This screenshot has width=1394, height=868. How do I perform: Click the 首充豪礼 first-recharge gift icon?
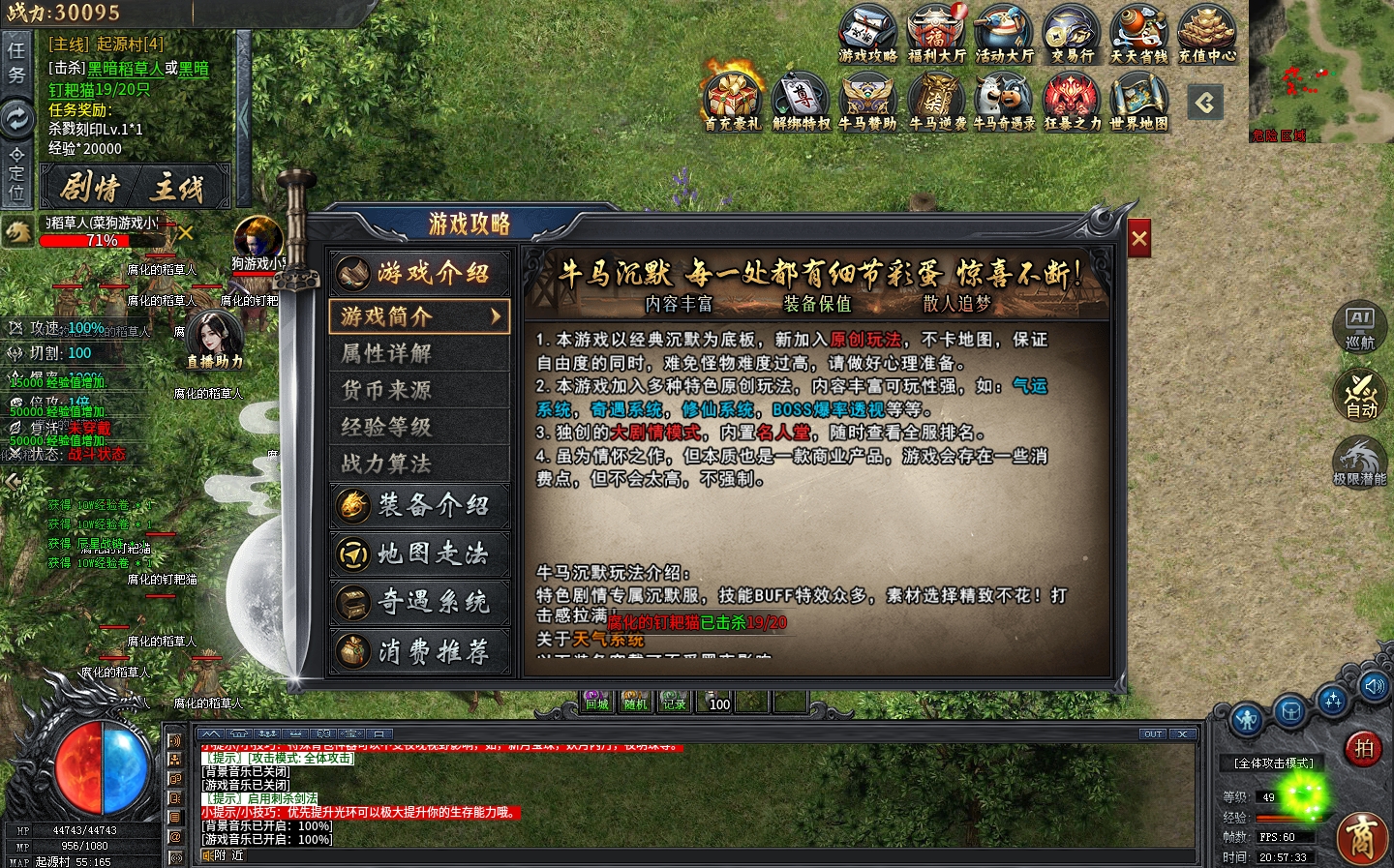pyautogui.click(x=733, y=101)
